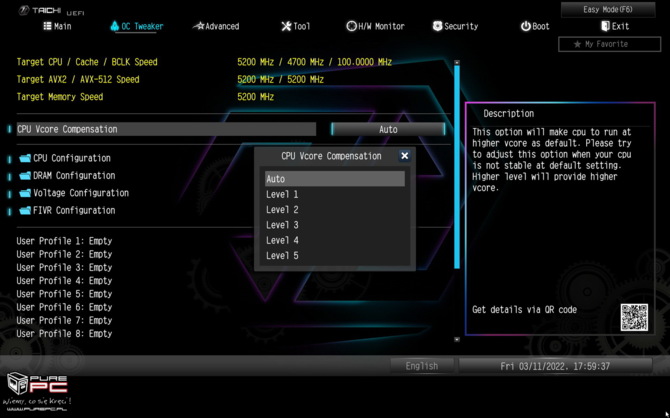Change the English language setting

pos(422,366)
